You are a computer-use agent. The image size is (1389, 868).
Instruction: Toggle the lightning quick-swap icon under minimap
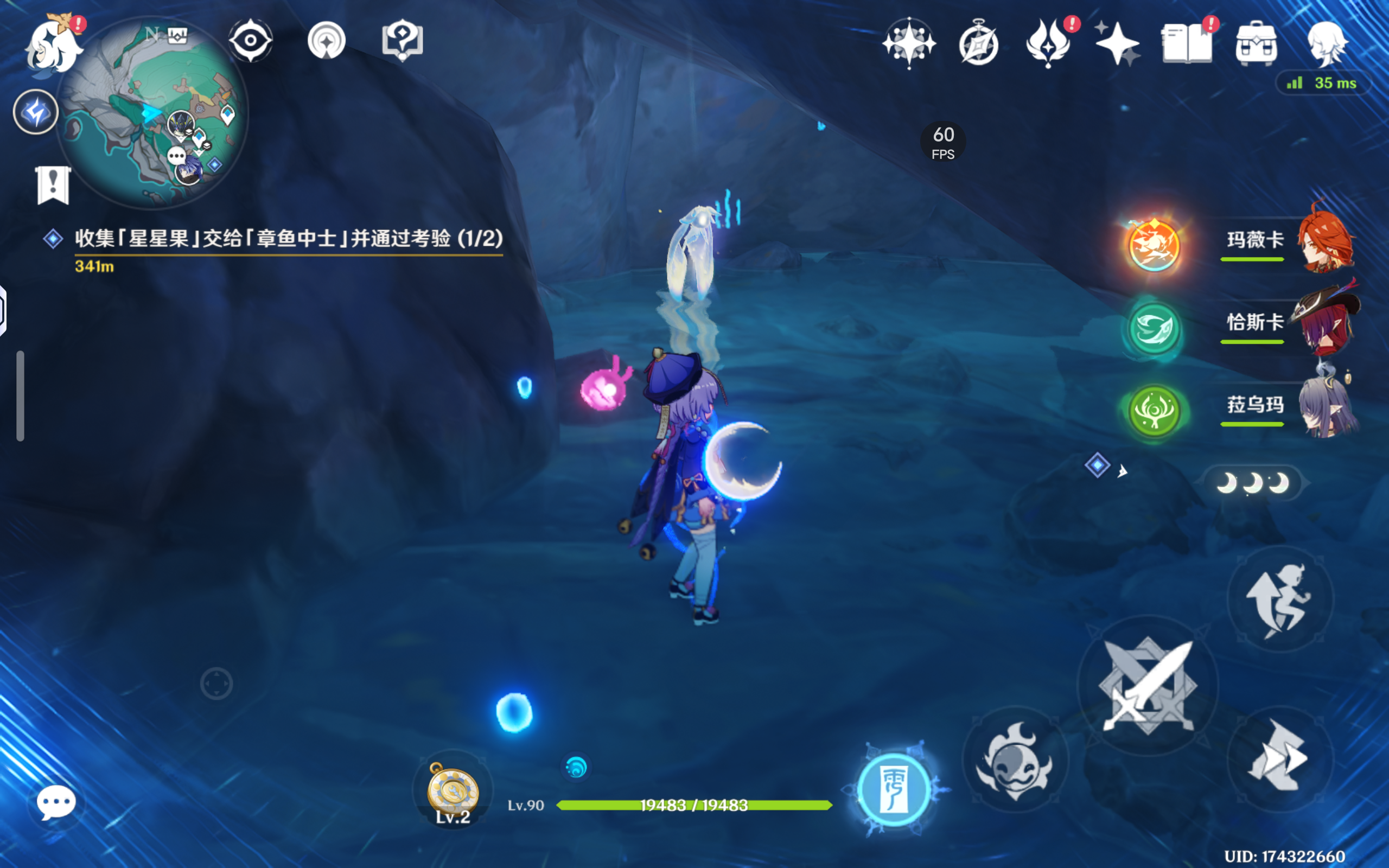click(x=36, y=112)
